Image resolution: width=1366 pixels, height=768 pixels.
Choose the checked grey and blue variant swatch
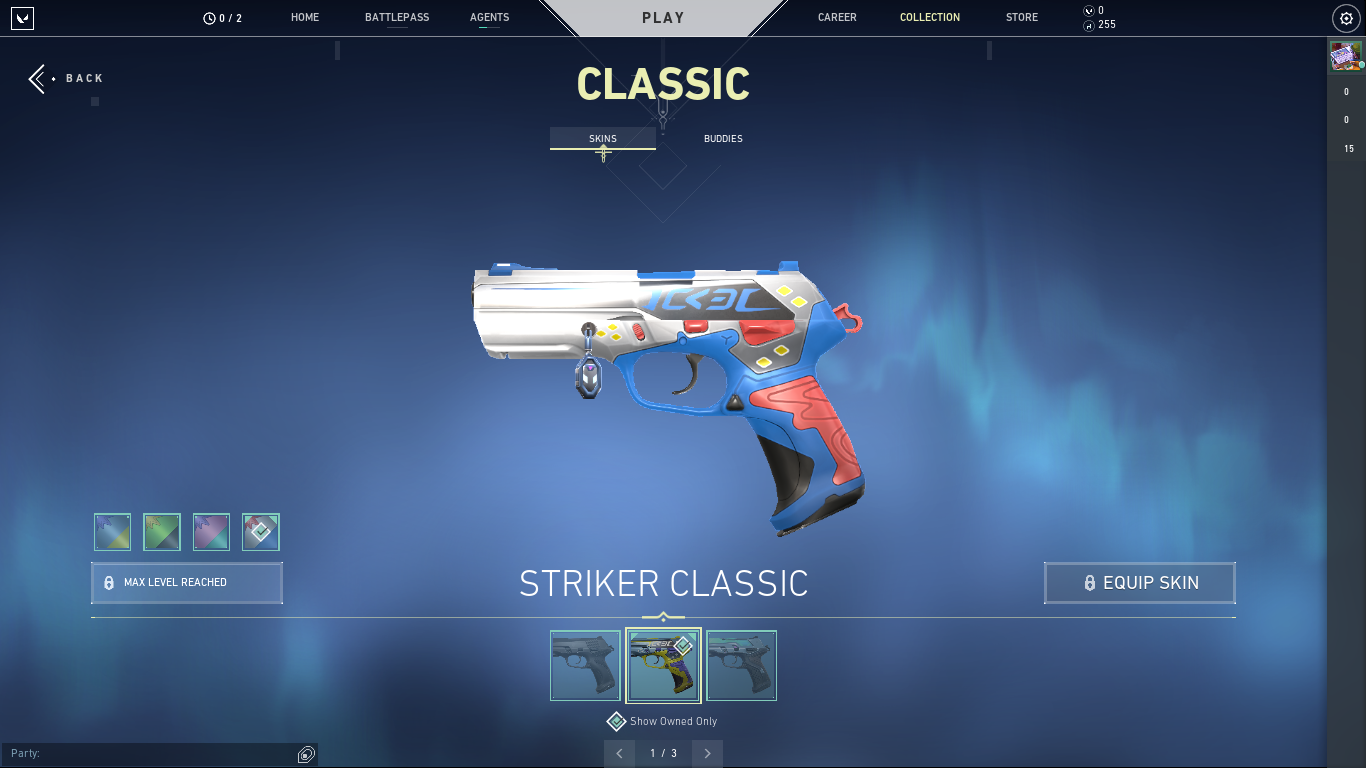(261, 532)
